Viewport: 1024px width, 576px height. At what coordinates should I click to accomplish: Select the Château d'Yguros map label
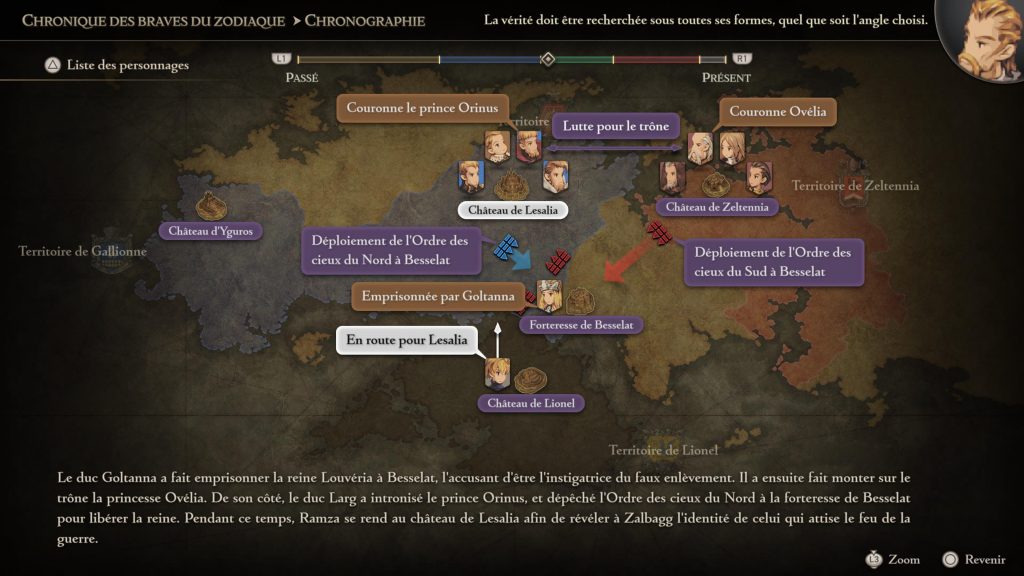pyautogui.click(x=211, y=231)
